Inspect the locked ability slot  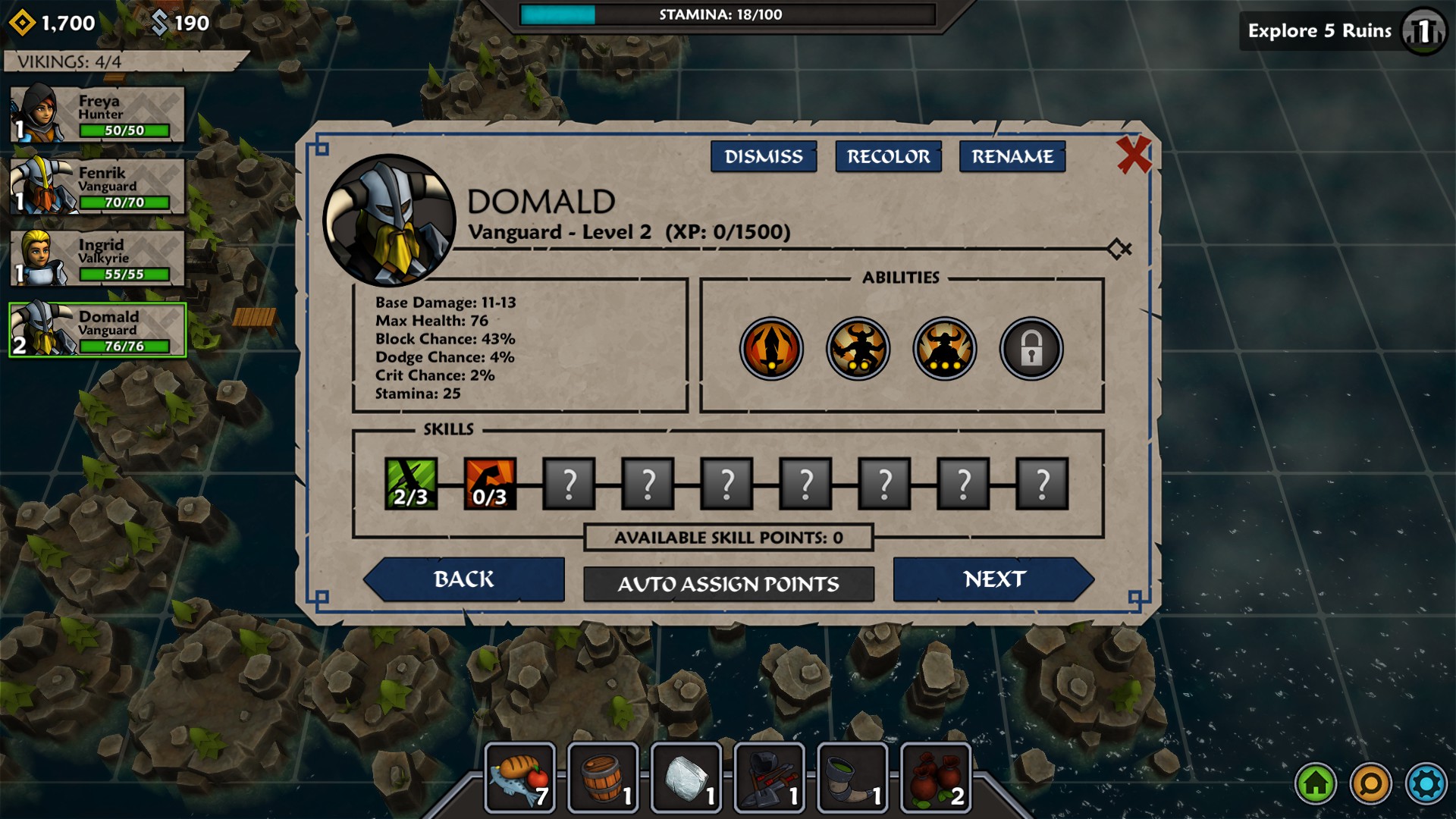[1031, 349]
